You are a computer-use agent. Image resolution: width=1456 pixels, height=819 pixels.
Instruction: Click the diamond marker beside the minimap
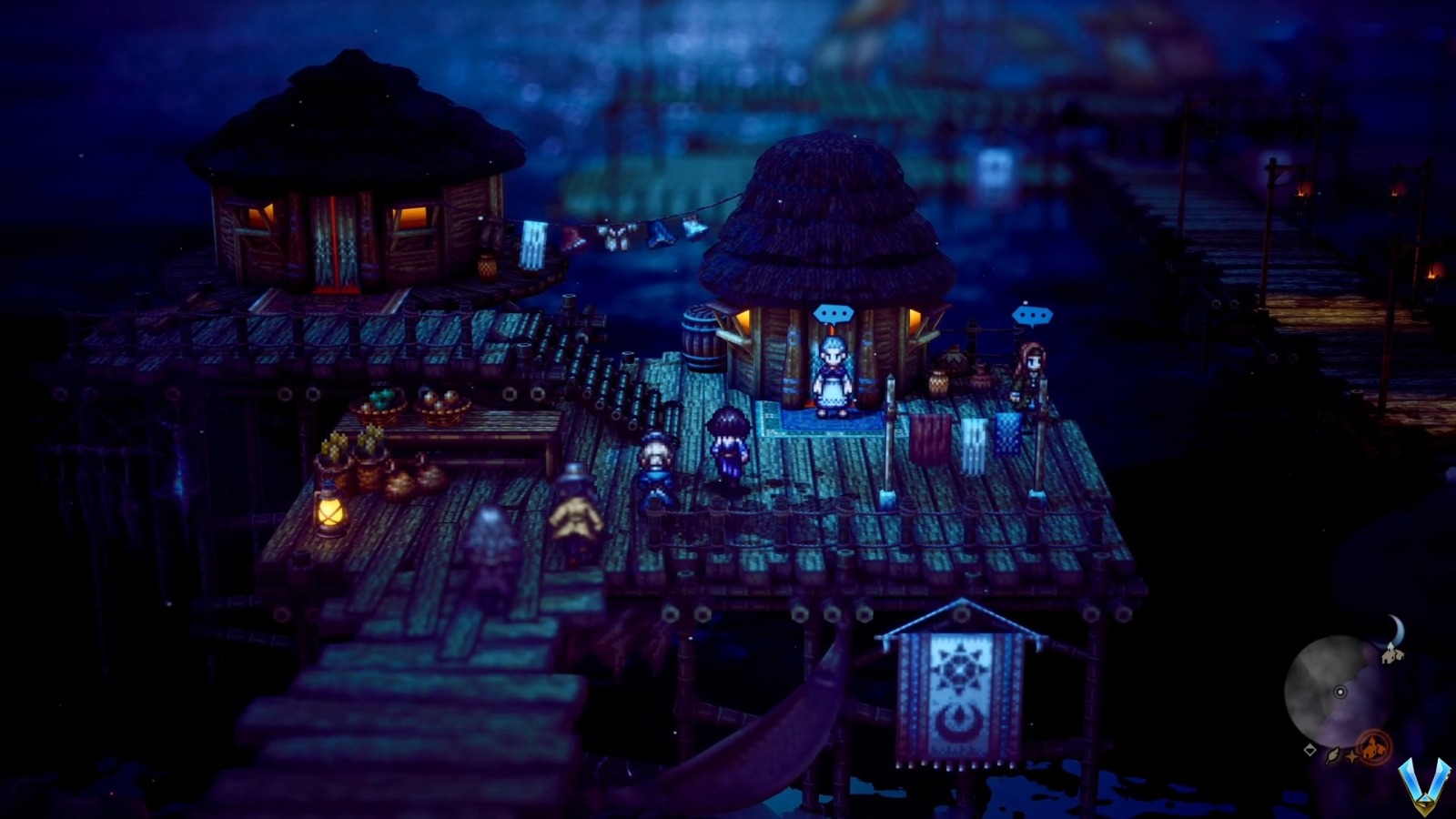[1309, 751]
